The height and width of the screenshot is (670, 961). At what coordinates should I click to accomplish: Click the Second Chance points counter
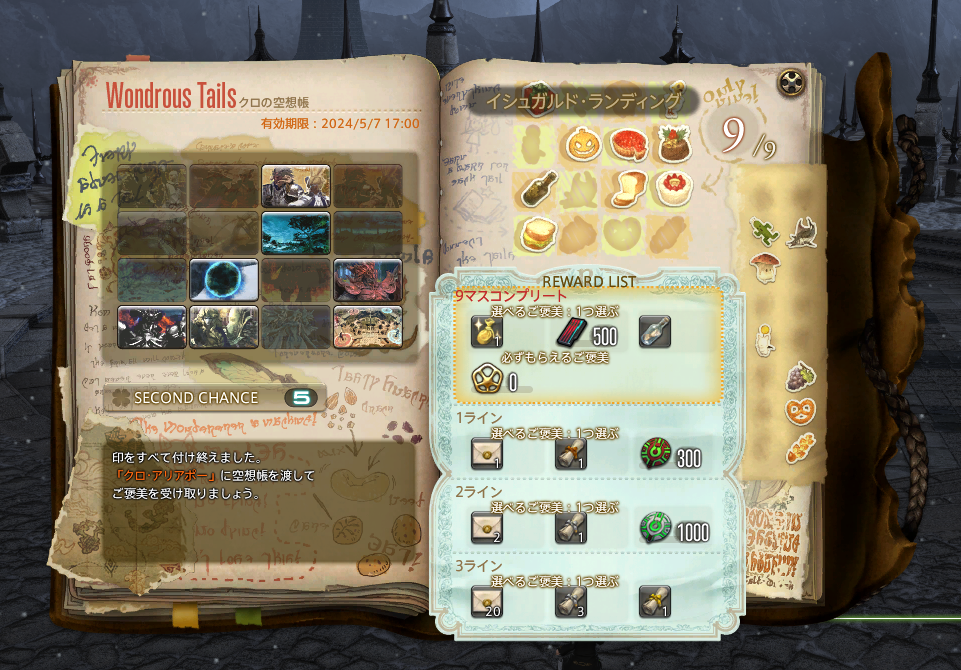point(299,398)
